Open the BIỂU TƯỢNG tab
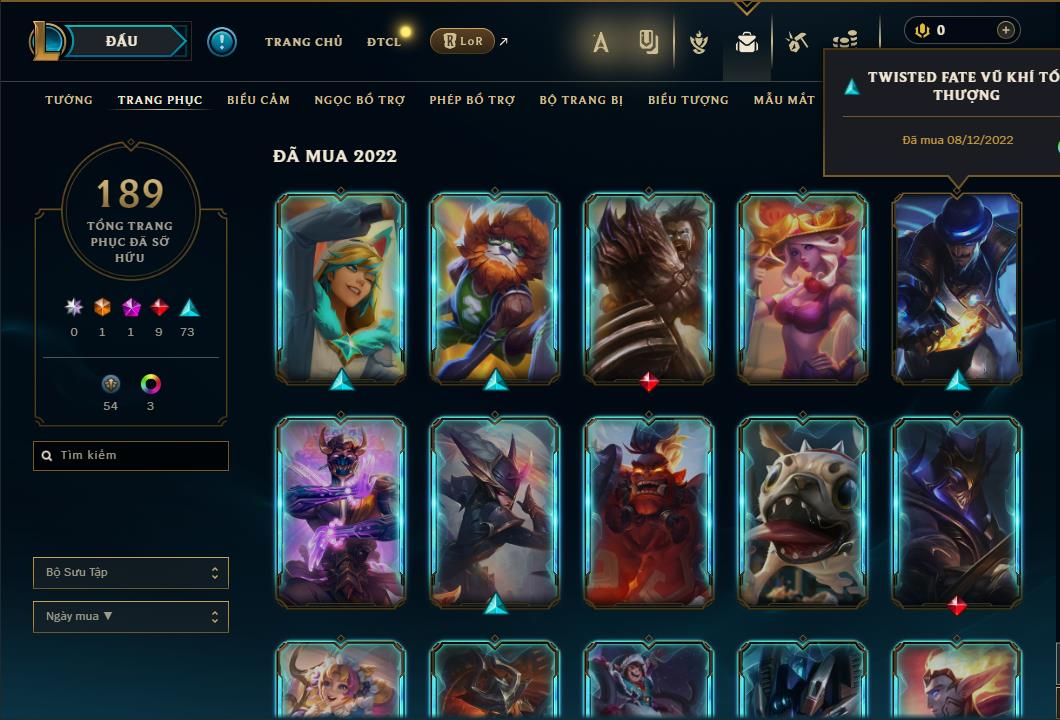The height and width of the screenshot is (720, 1060). pos(688,100)
